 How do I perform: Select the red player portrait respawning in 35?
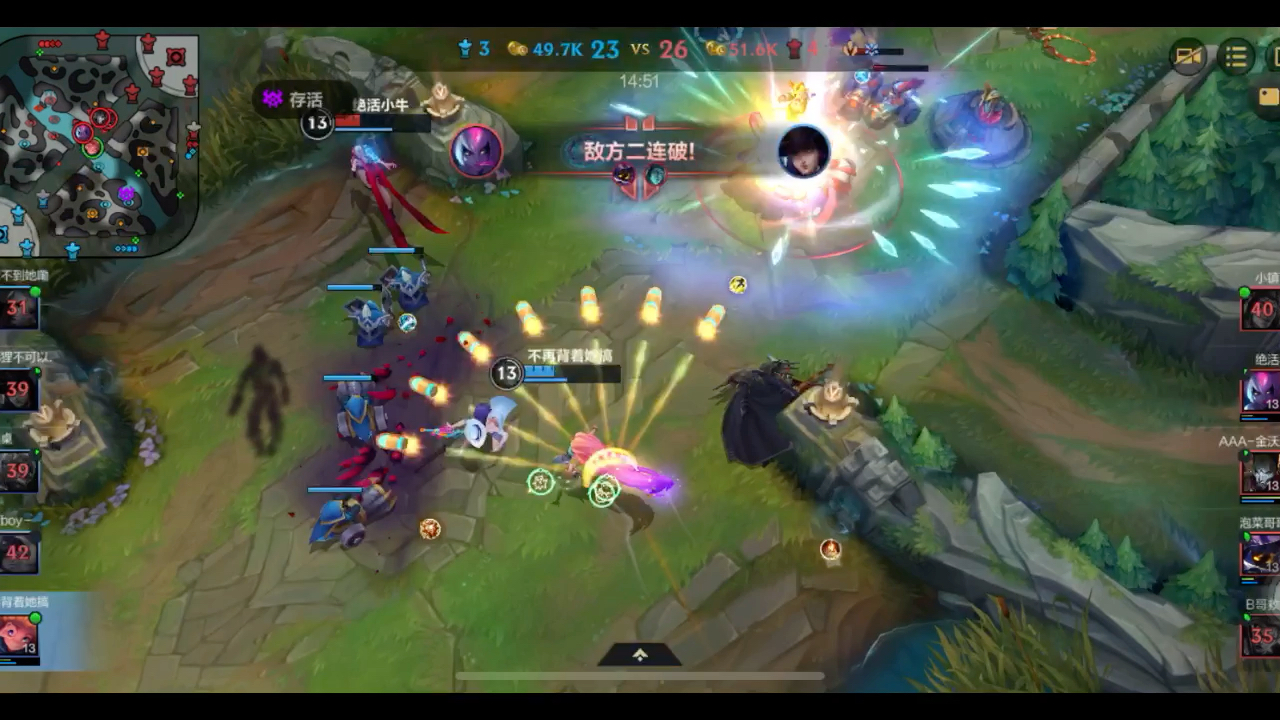pyautogui.click(x=1261, y=636)
